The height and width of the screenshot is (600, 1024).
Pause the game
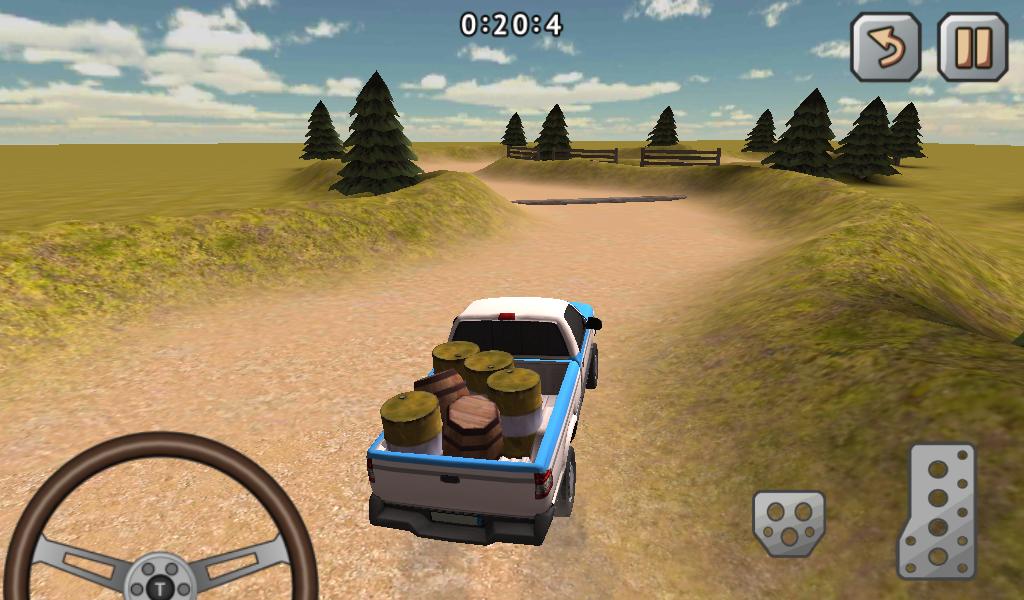[x=972, y=46]
